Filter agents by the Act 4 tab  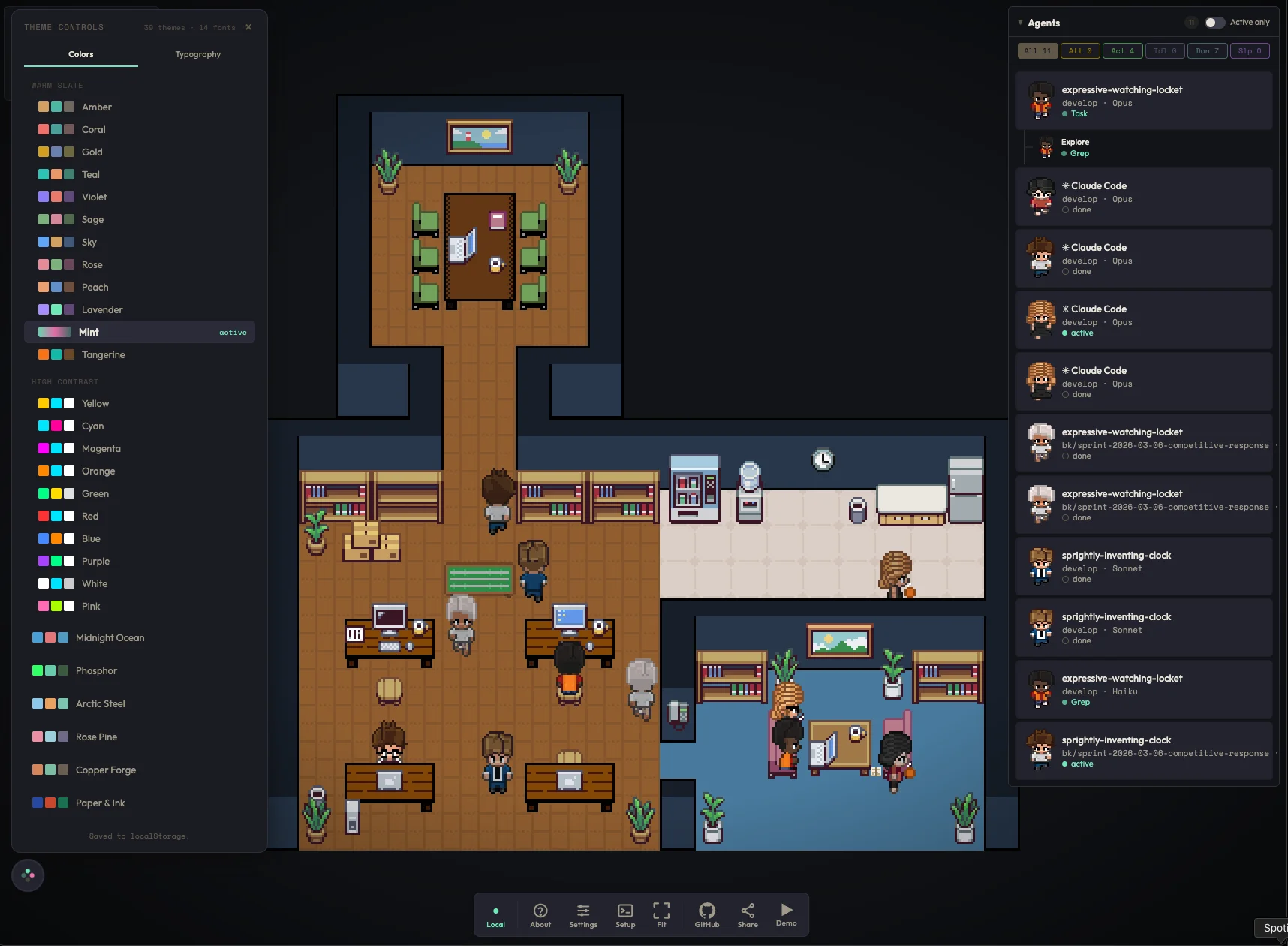click(1122, 51)
